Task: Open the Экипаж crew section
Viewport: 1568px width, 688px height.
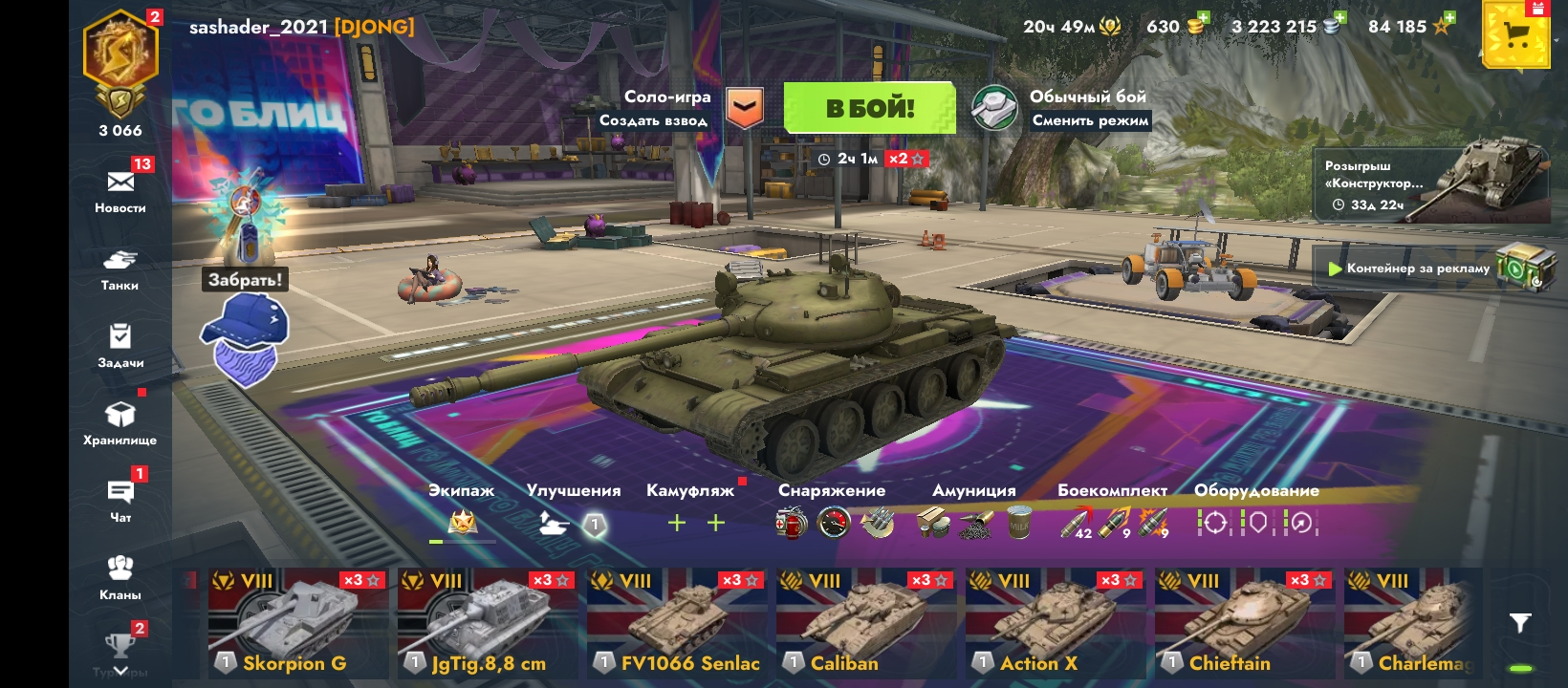Action: 462,511
